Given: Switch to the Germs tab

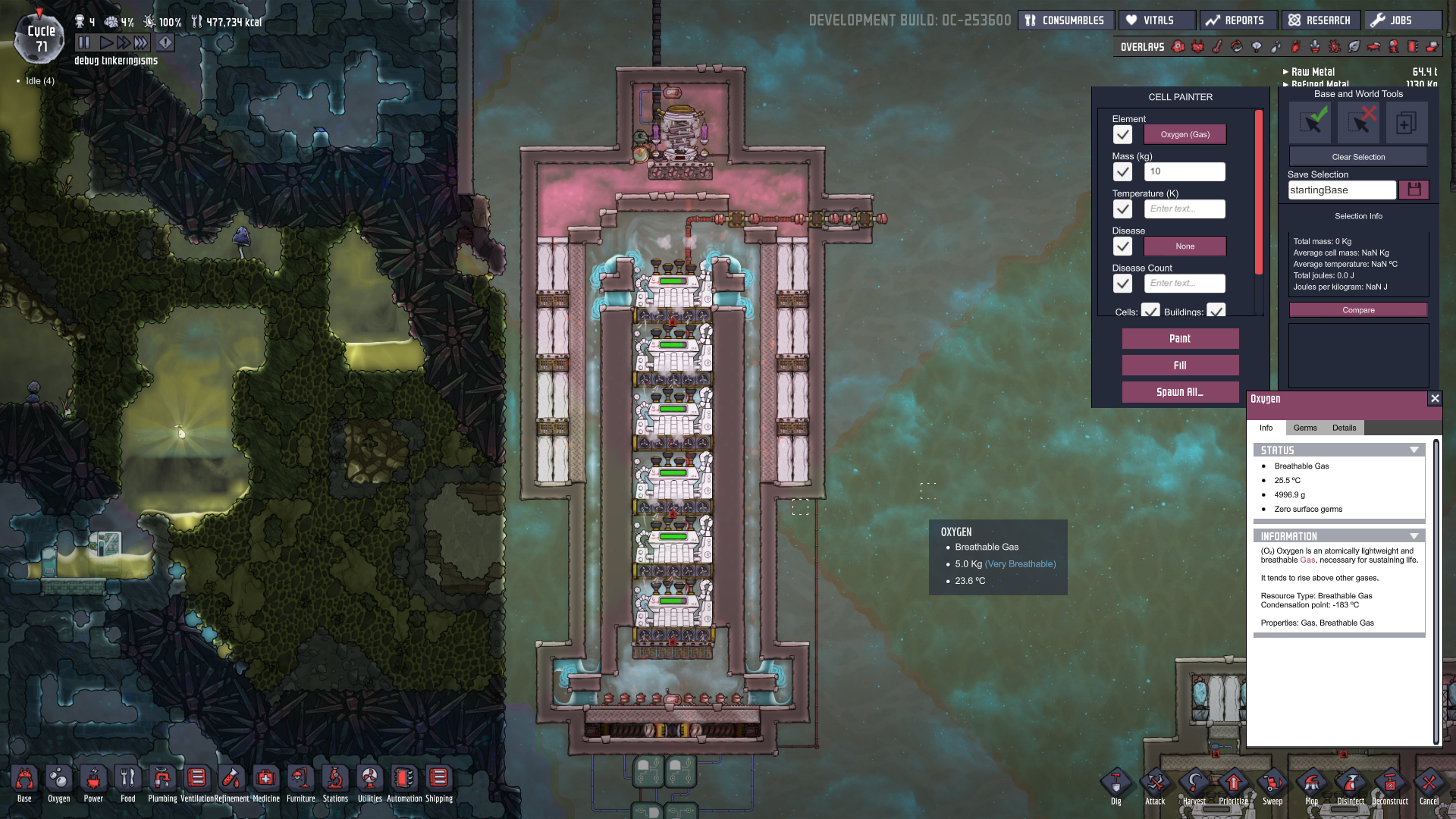Looking at the screenshot, I should coord(1304,428).
